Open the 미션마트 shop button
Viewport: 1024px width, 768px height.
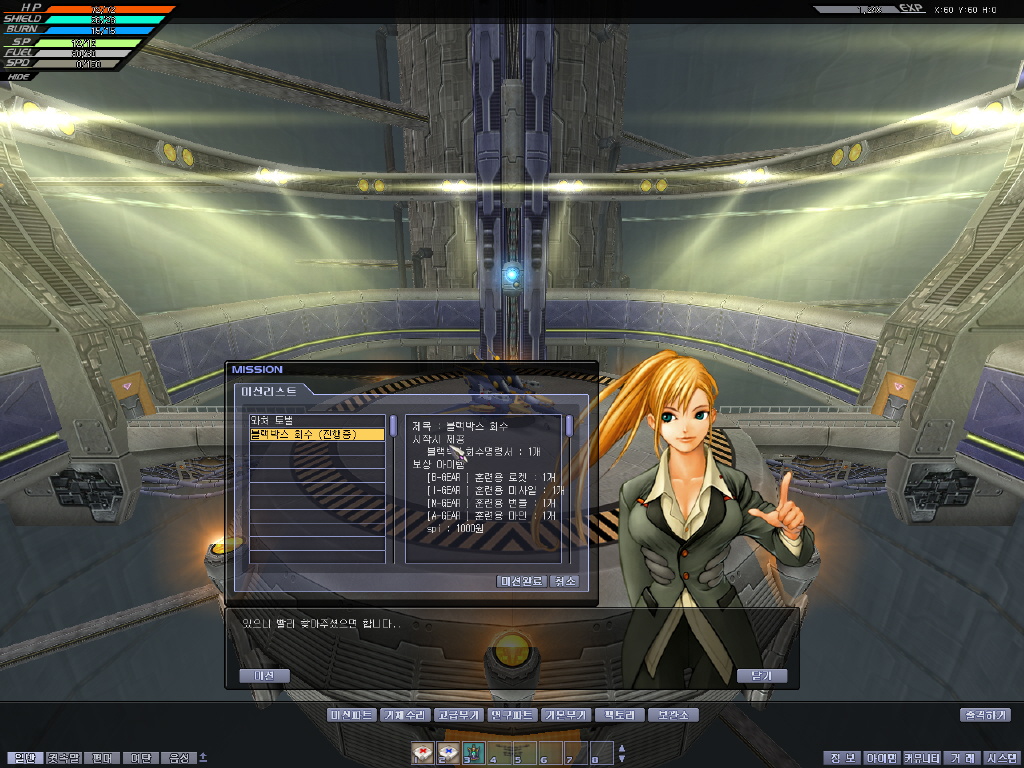(x=352, y=715)
